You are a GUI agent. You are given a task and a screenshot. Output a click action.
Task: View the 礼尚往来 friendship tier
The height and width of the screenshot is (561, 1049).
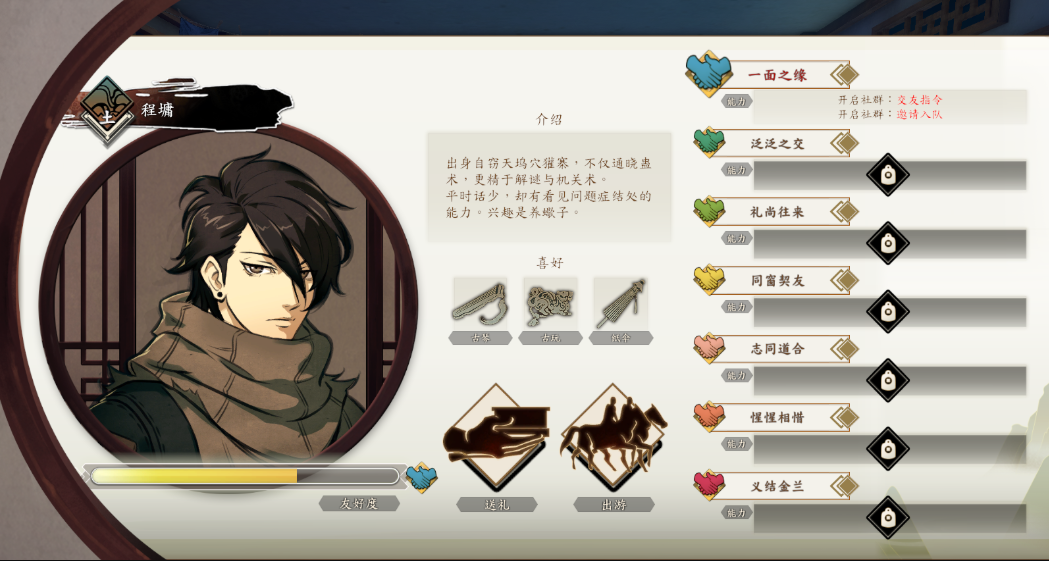(x=777, y=212)
